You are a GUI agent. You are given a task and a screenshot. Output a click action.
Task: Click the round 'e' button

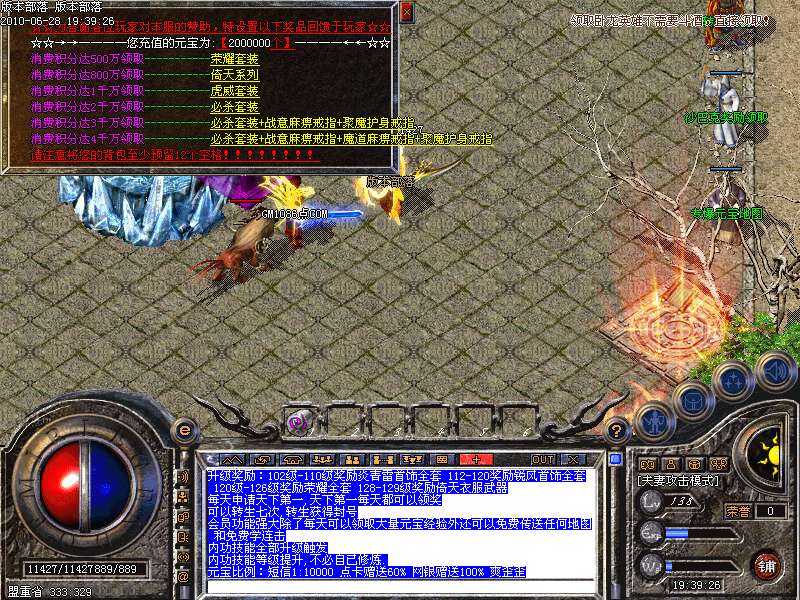click(x=183, y=430)
